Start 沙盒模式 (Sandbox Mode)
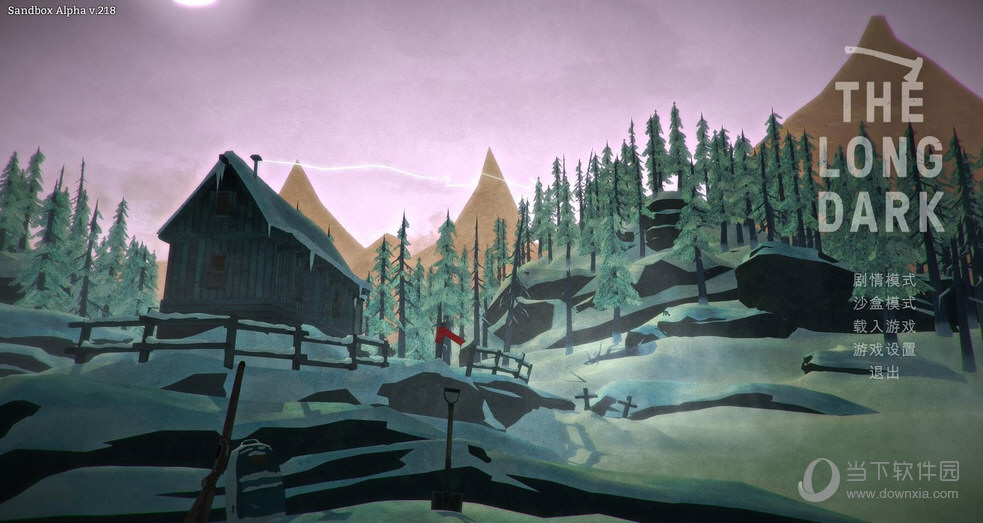The image size is (983, 523). (x=884, y=304)
